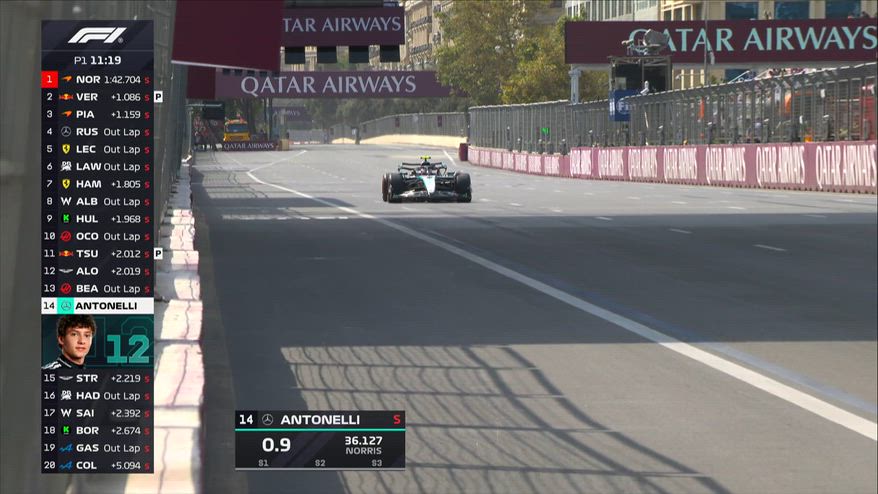Open the Antonelli sector timing panel
Image resolution: width=878 pixels, height=494 pixels.
click(320, 440)
